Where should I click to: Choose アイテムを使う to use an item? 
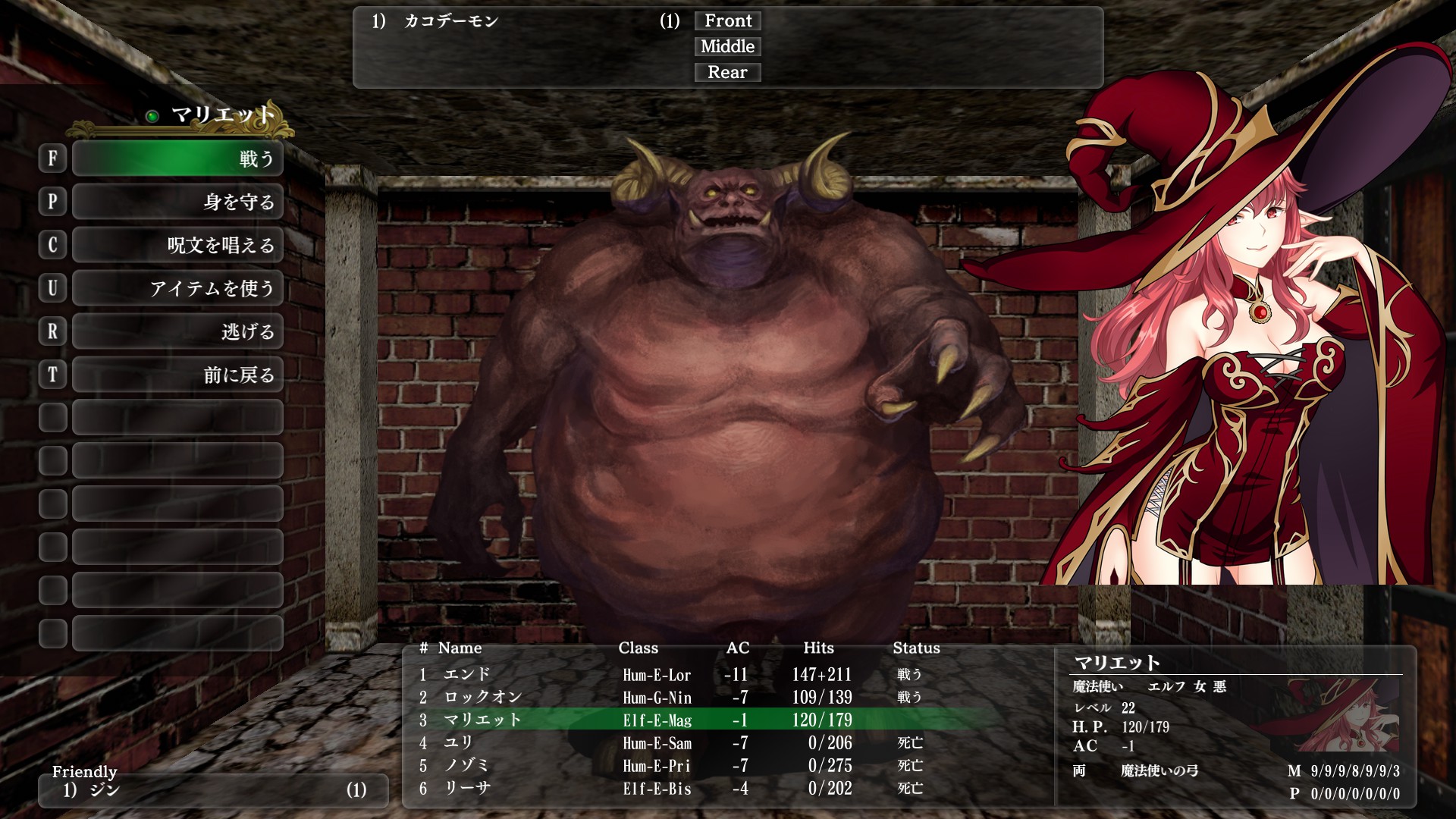tap(177, 288)
